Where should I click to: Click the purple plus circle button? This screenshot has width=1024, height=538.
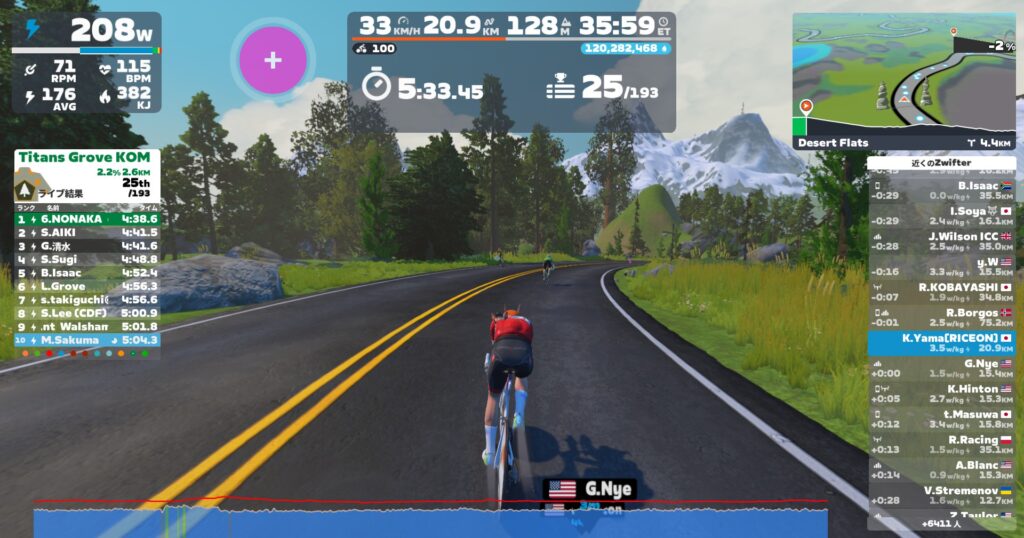click(272, 60)
